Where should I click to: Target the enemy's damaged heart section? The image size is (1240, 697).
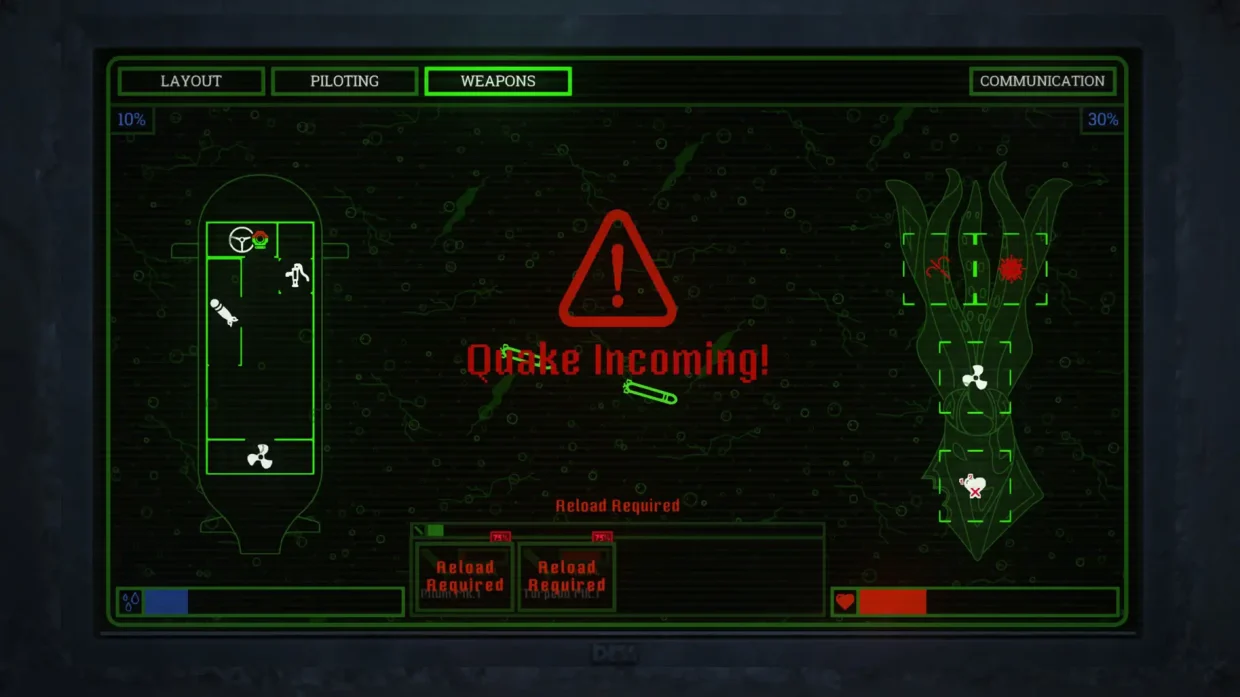(x=974, y=486)
